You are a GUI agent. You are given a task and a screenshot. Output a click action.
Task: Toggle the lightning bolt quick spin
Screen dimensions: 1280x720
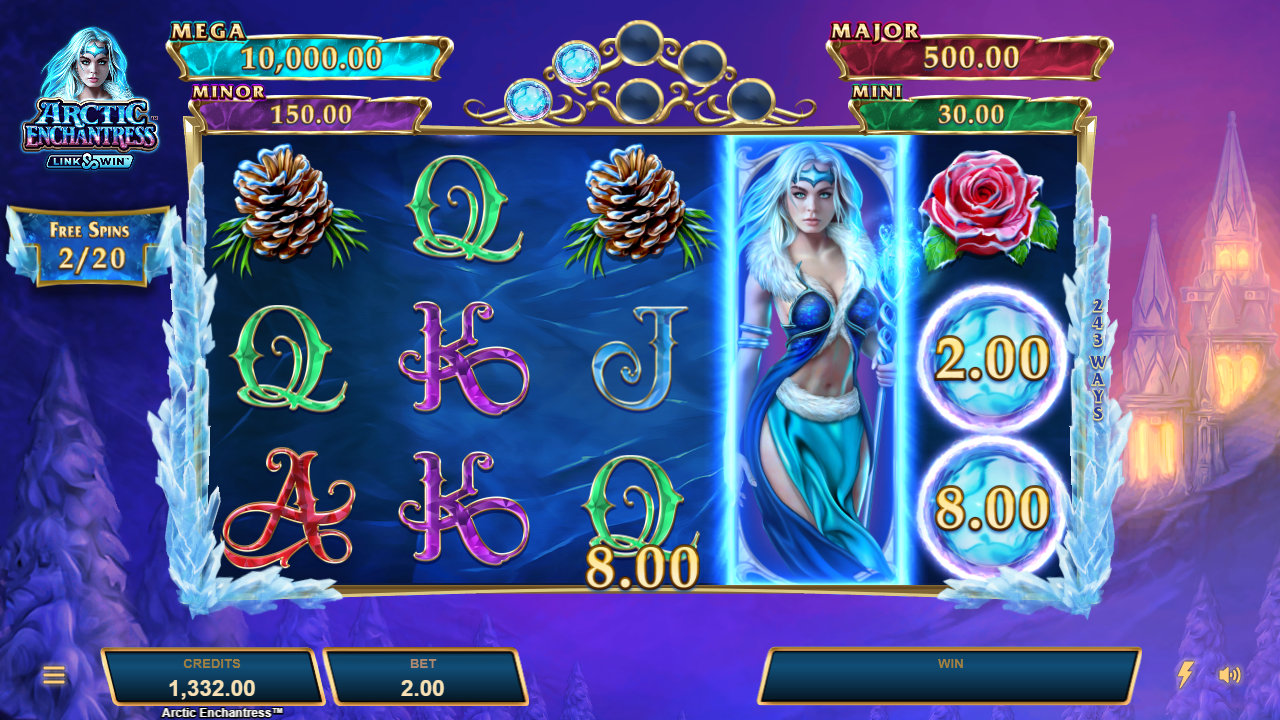[x=1185, y=674]
